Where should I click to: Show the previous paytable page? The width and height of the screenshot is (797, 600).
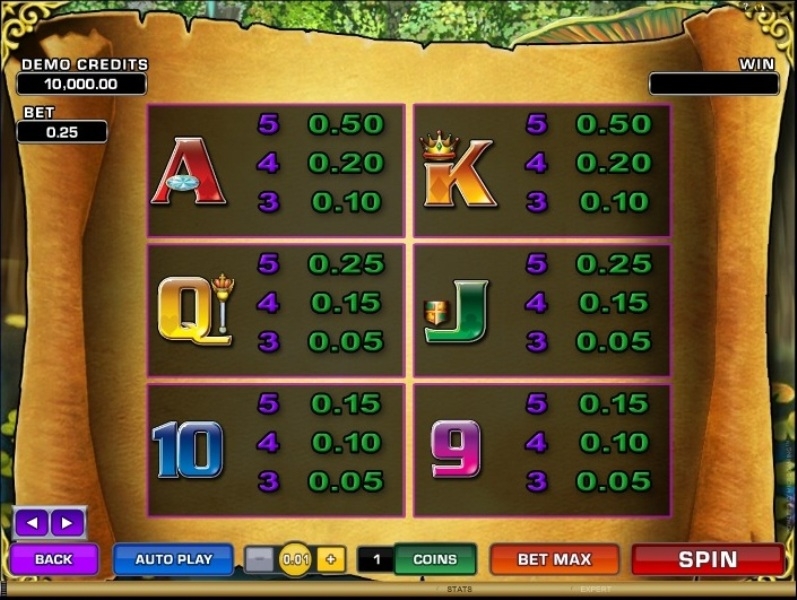point(32,522)
